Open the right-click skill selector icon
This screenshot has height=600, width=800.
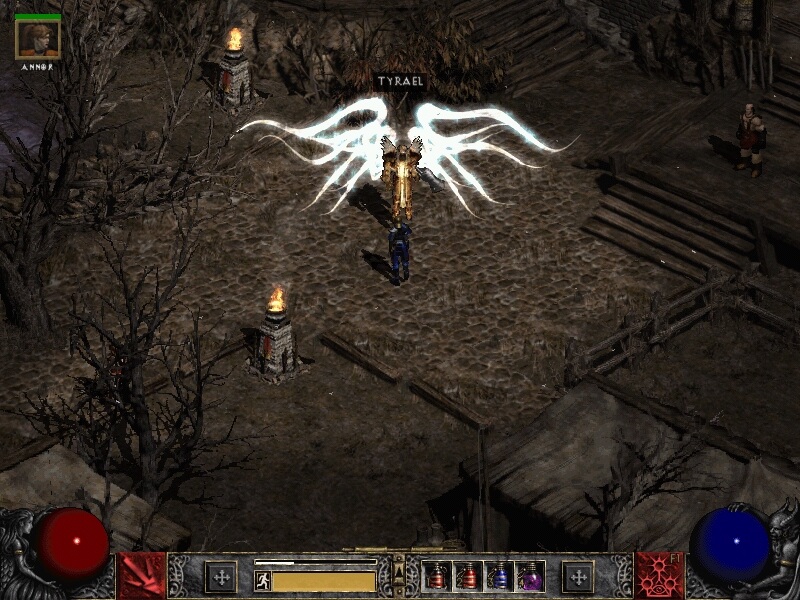click(658, 576)
